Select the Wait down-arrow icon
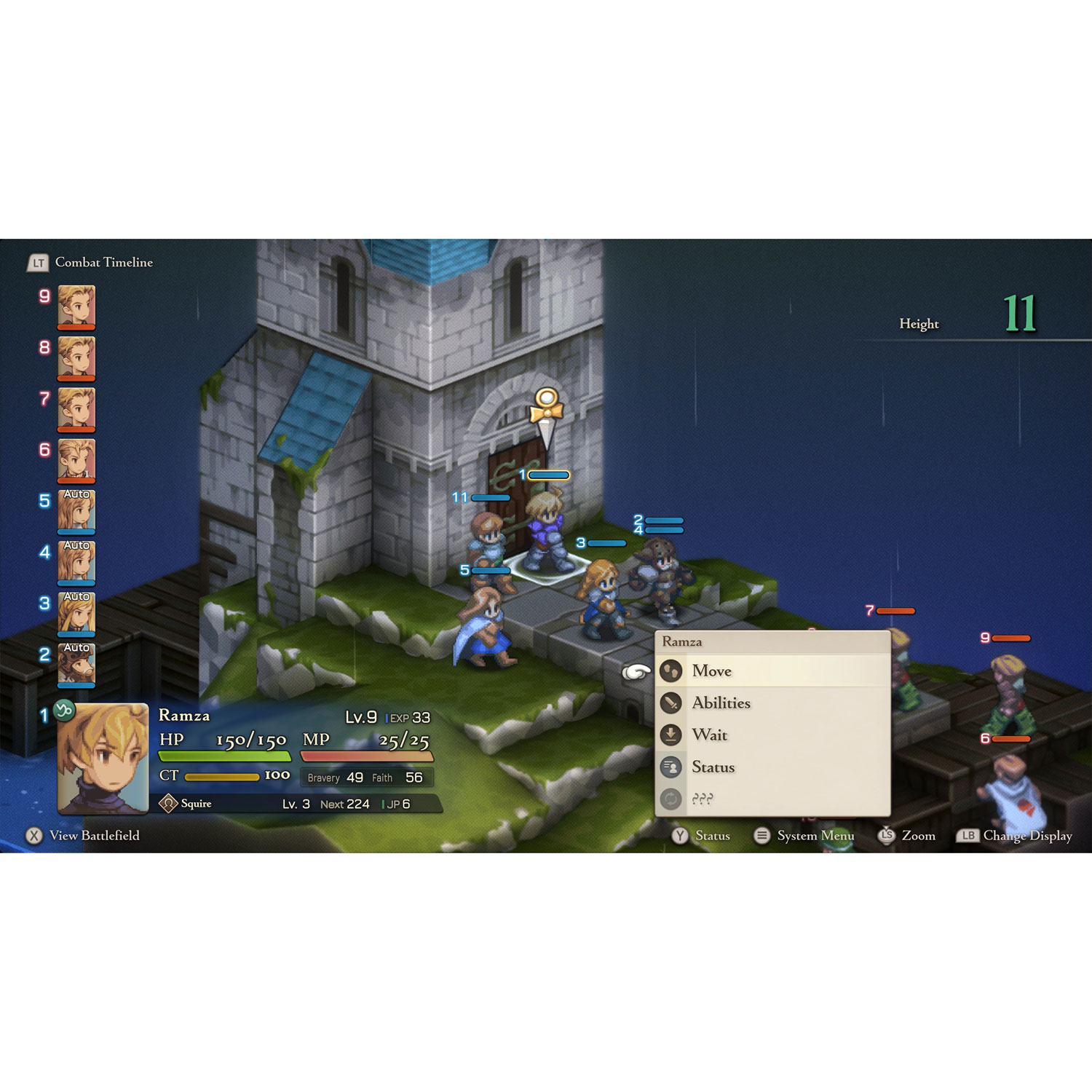 pyautogui.click(x=671, y=735)
